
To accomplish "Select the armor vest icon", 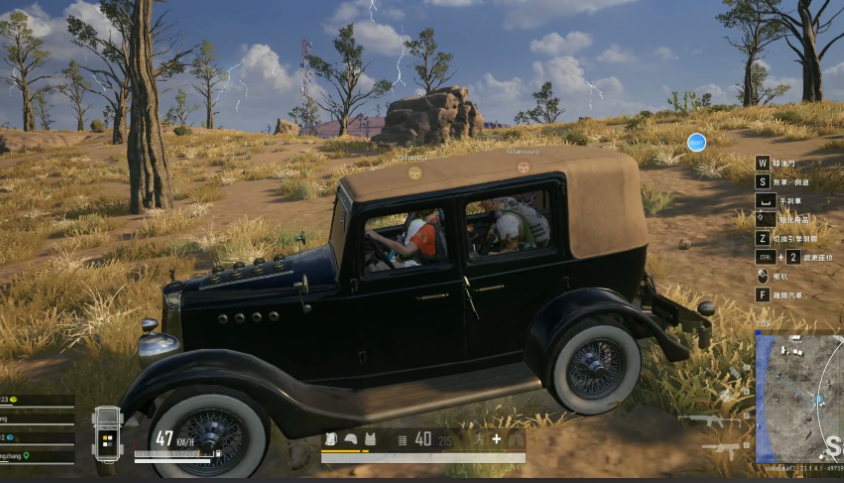I will (x=370, y=439).
